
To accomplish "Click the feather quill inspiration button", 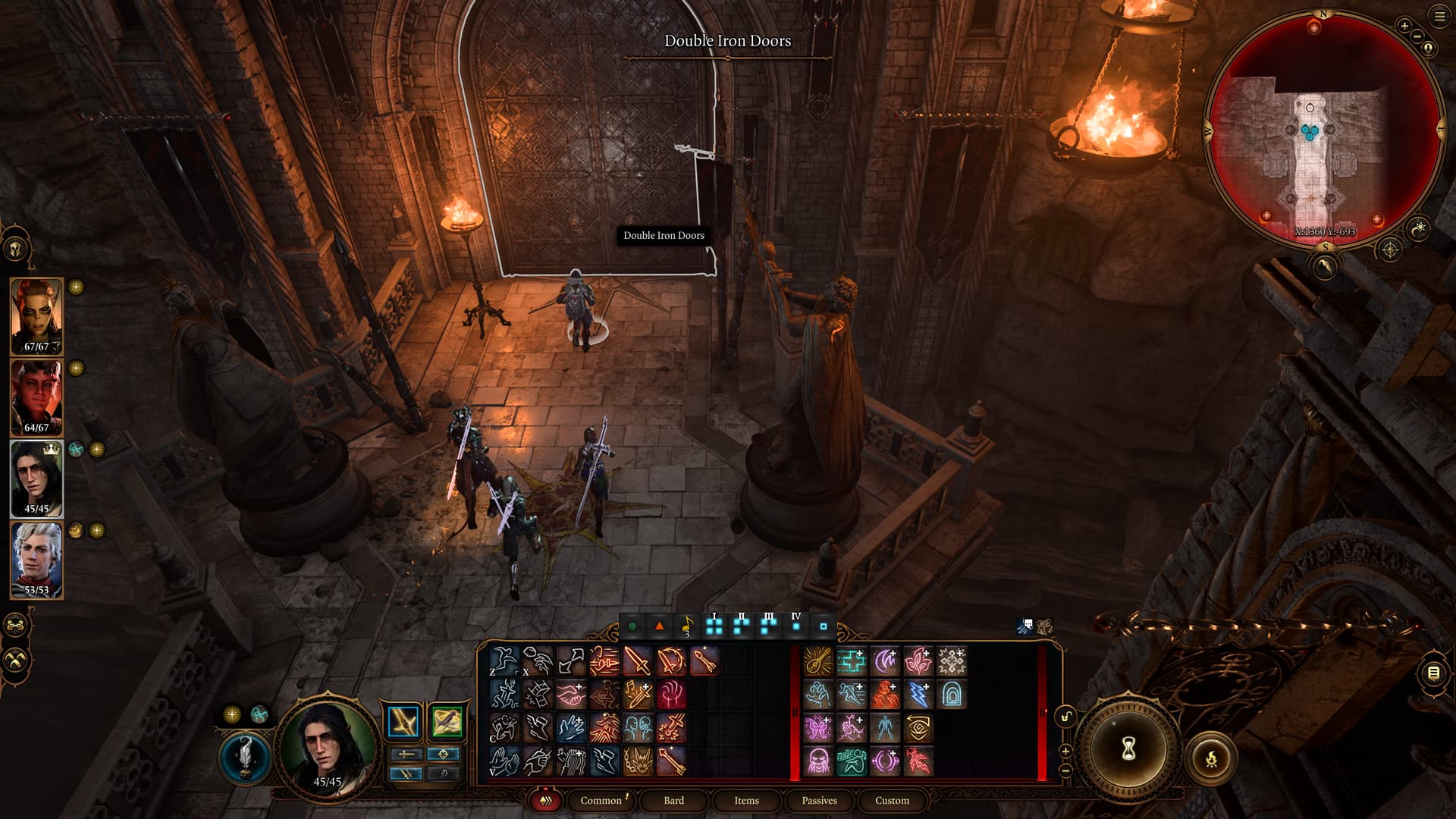I will click(x=245, y=757).
